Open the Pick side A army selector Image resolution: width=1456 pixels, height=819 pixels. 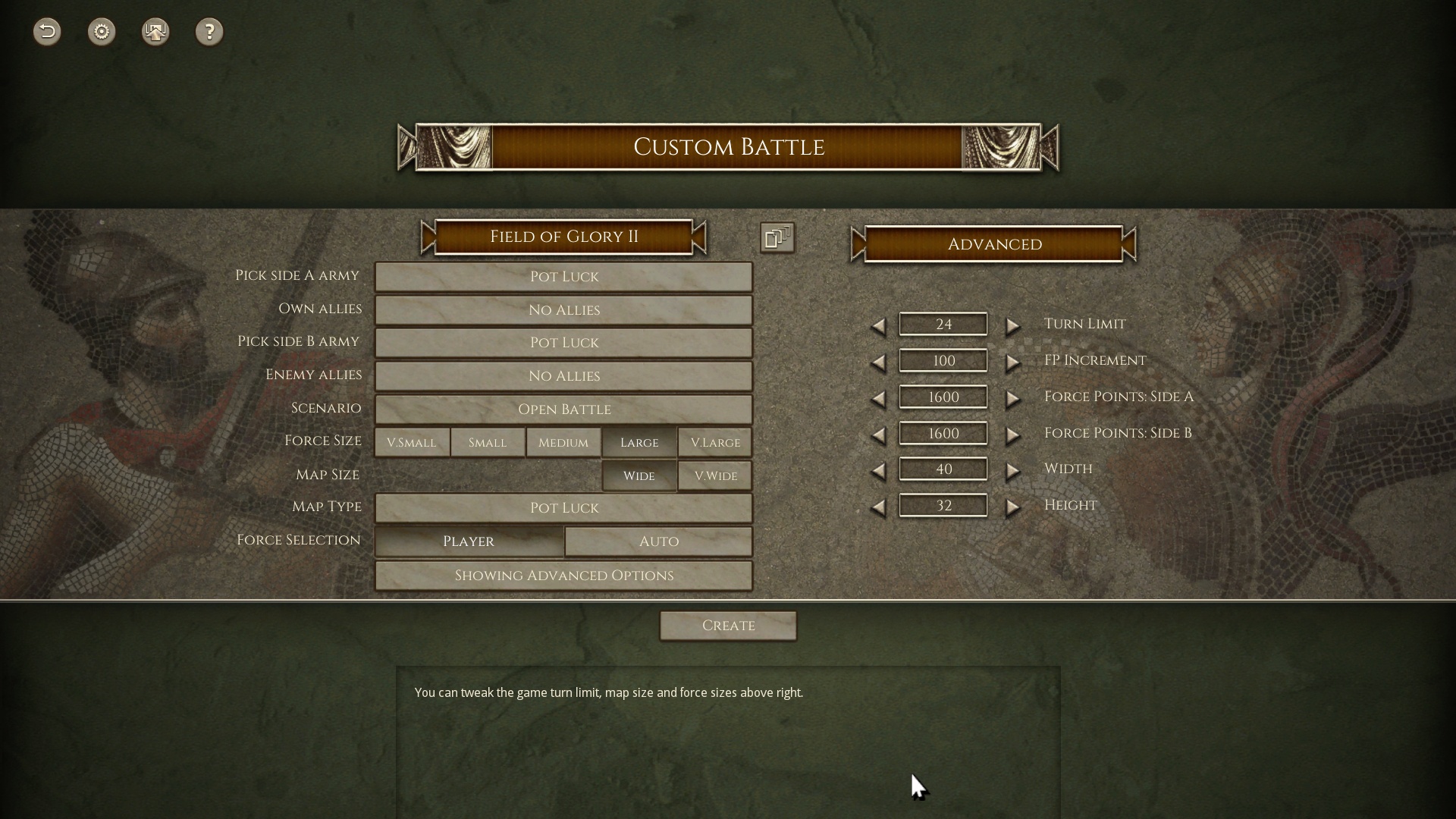(x=563, y=277)
